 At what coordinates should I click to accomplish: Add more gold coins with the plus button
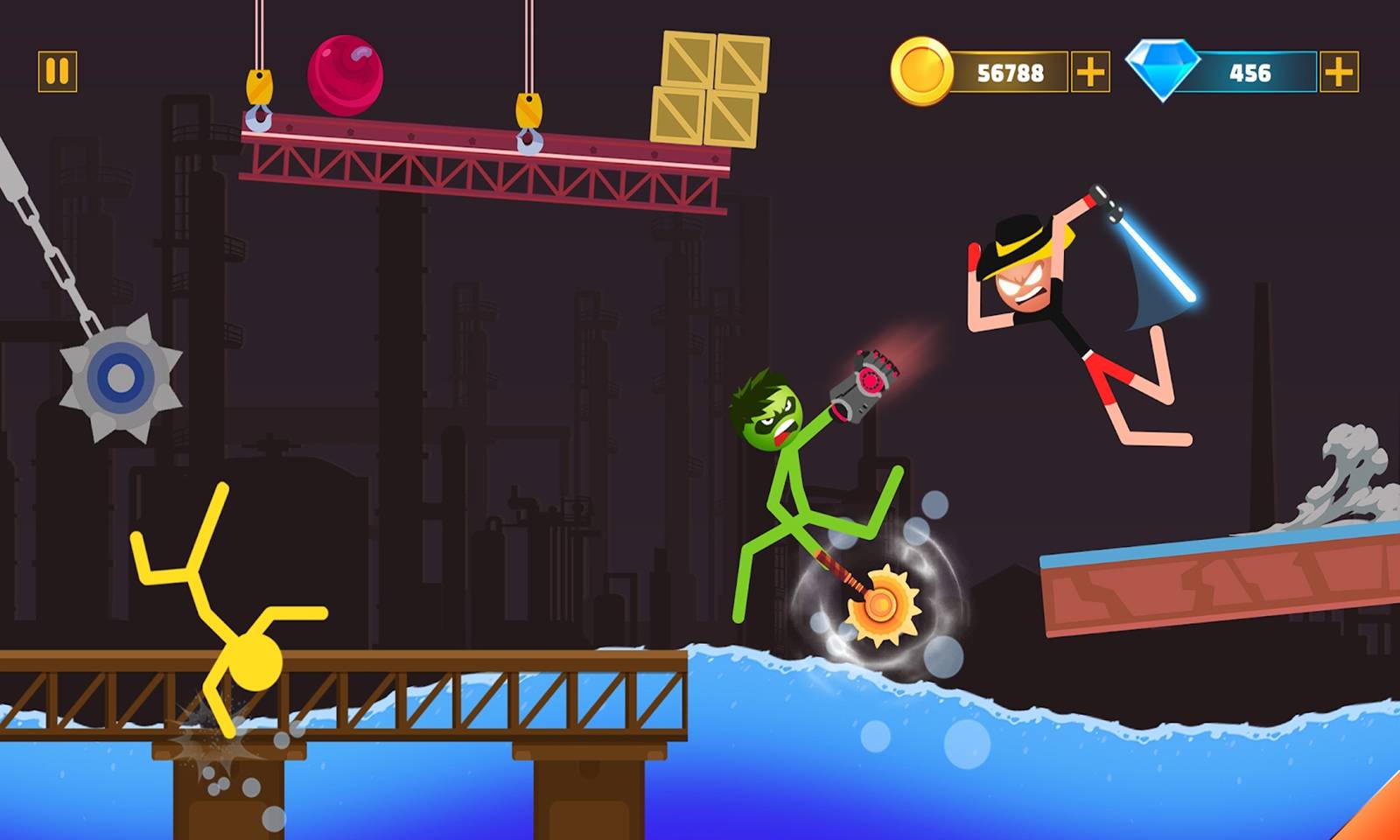tap(1090, 72)
